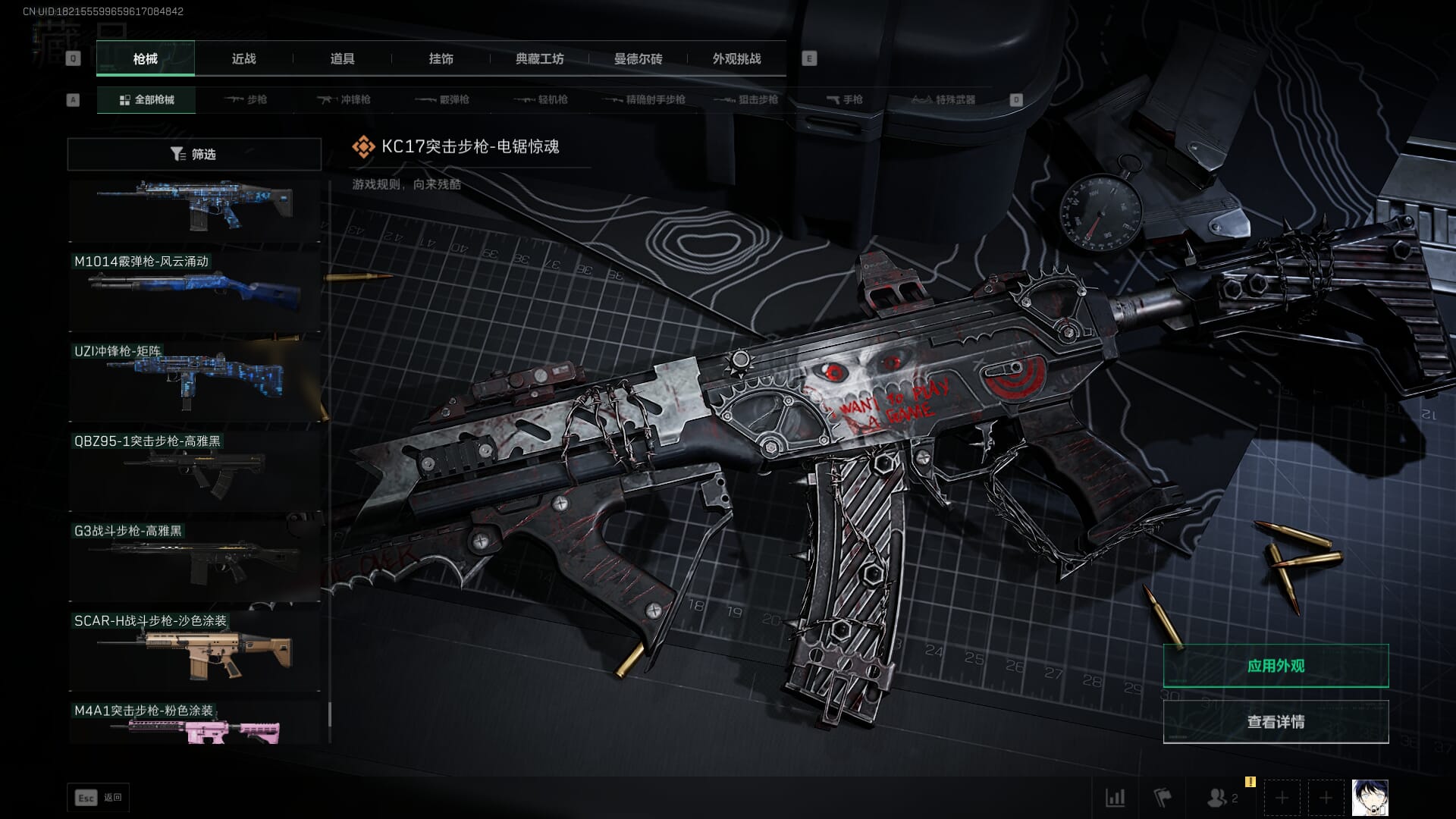Show only 手枪 pistols
The image size is (1456, 819).
click(x=844, y=99)
